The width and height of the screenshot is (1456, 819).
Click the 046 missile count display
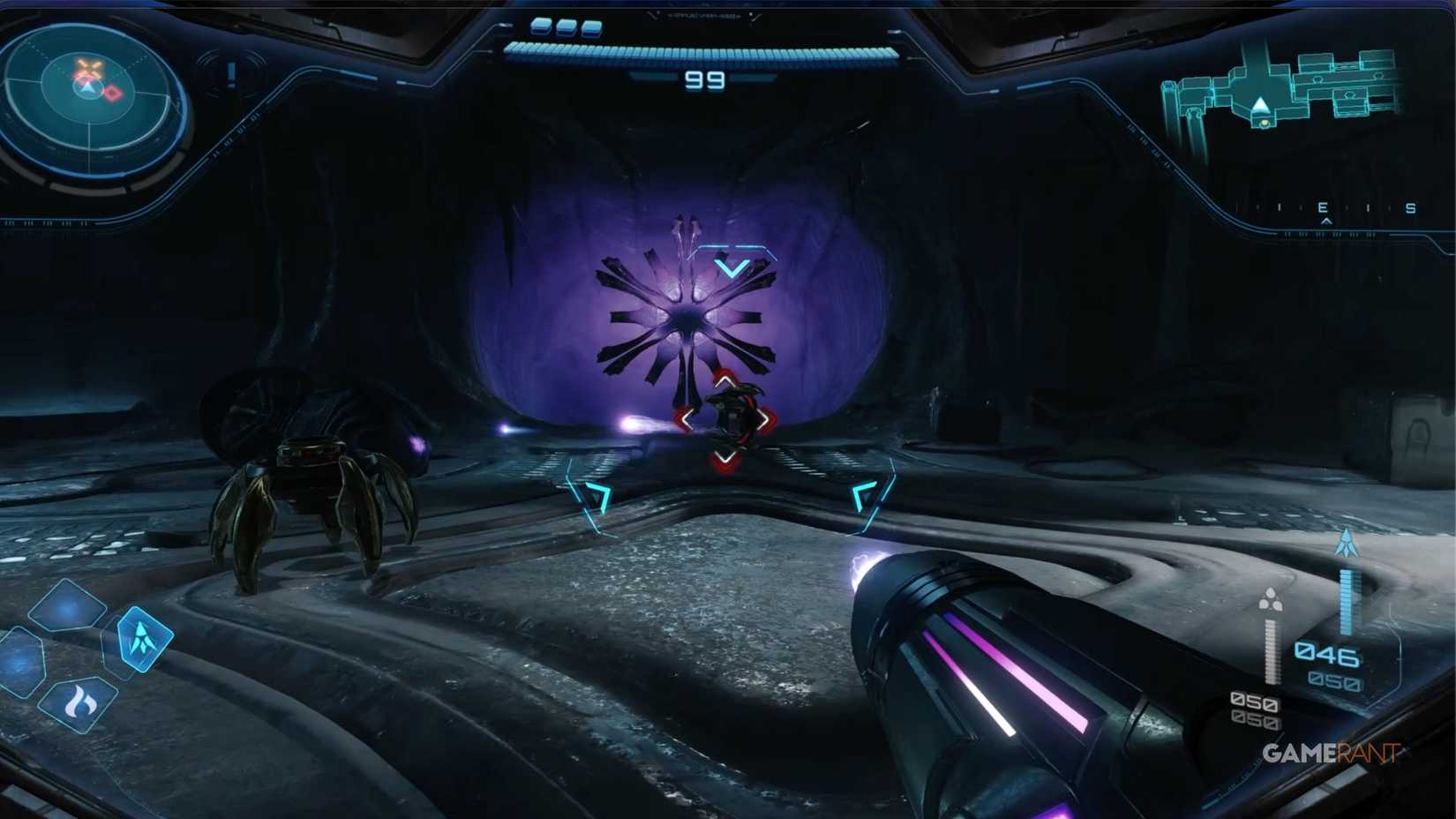point(1326,653)
